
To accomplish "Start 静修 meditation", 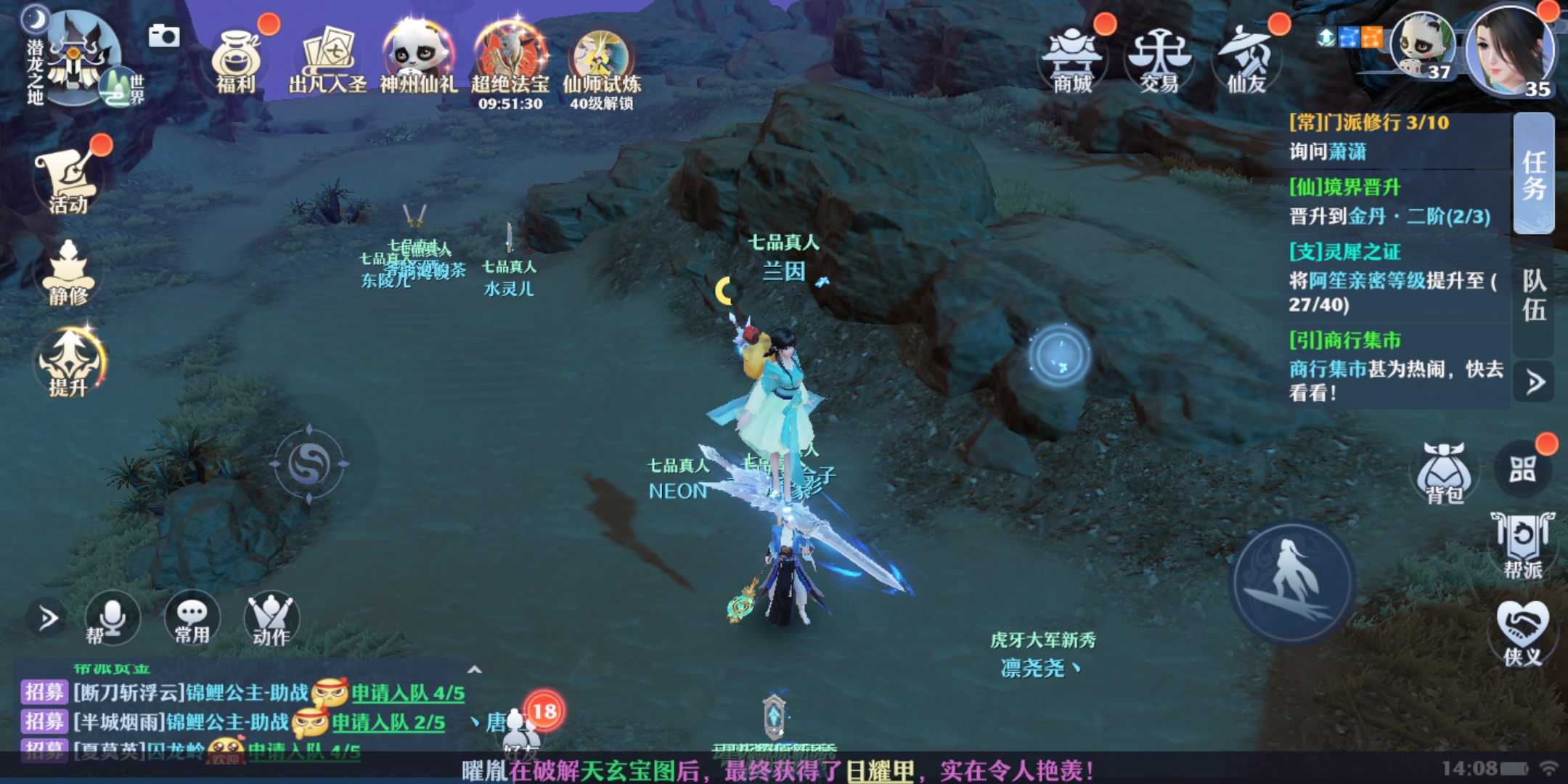I will (68, 272).
